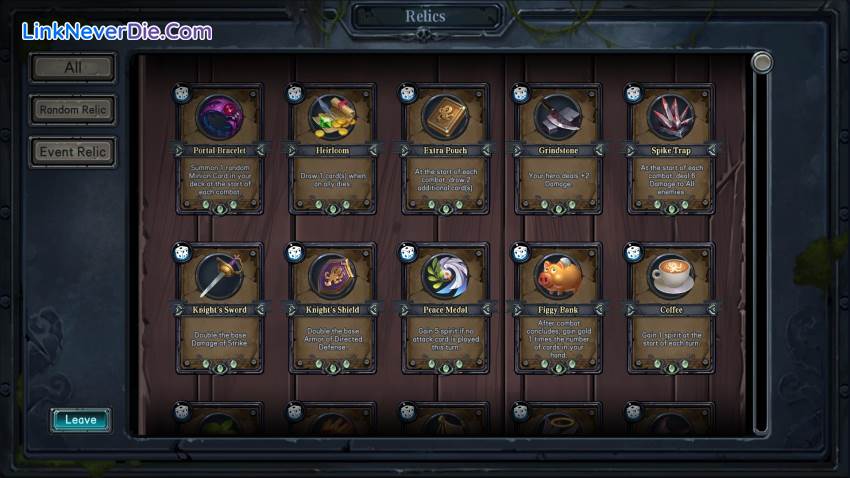
Task: Click the relic list scrollbar knob
Action: point(762,63)
